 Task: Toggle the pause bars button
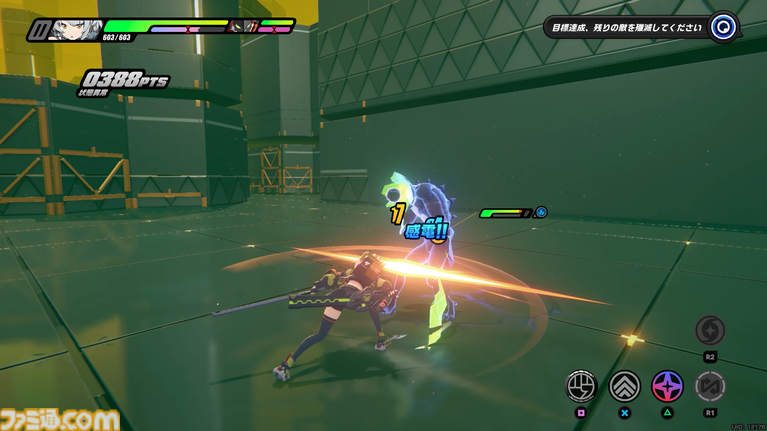(39, 30)
